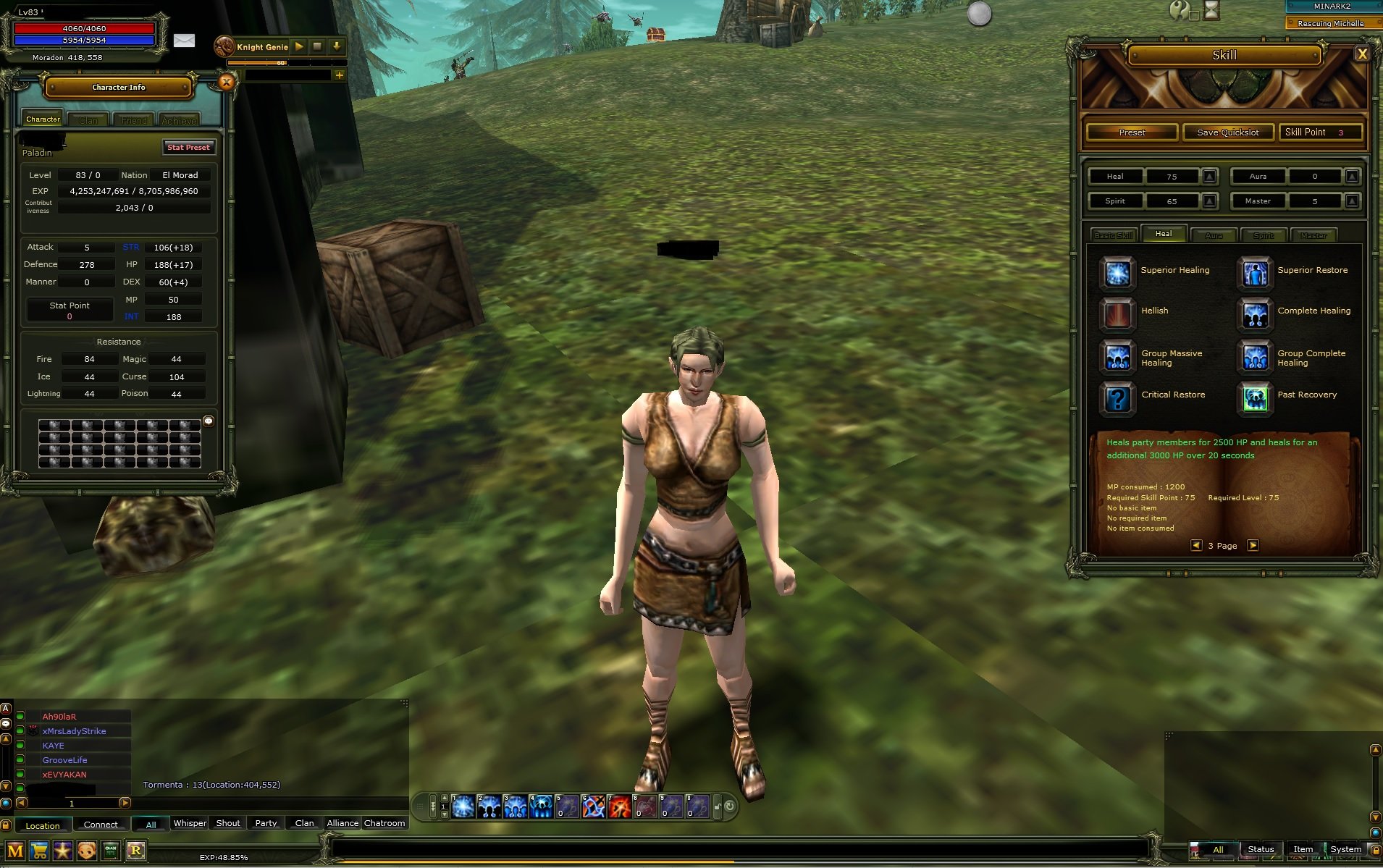Select the Group Massive Healing skill icon

click(x=1117, y=357)
